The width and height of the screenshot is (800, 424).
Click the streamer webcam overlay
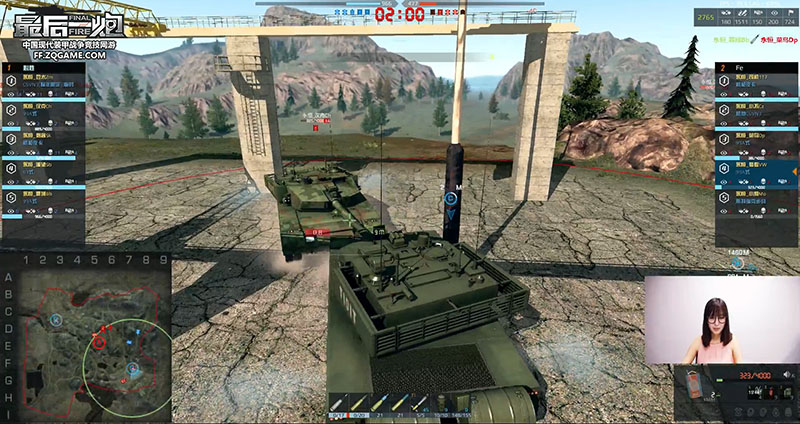pyautogui.click(x=720, y=318)
